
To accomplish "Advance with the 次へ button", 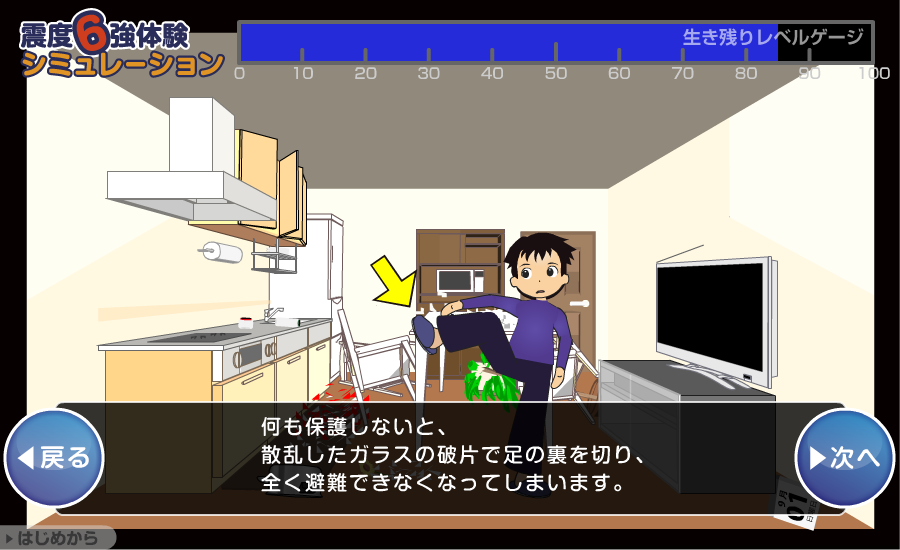I will [x=844, y=458].
